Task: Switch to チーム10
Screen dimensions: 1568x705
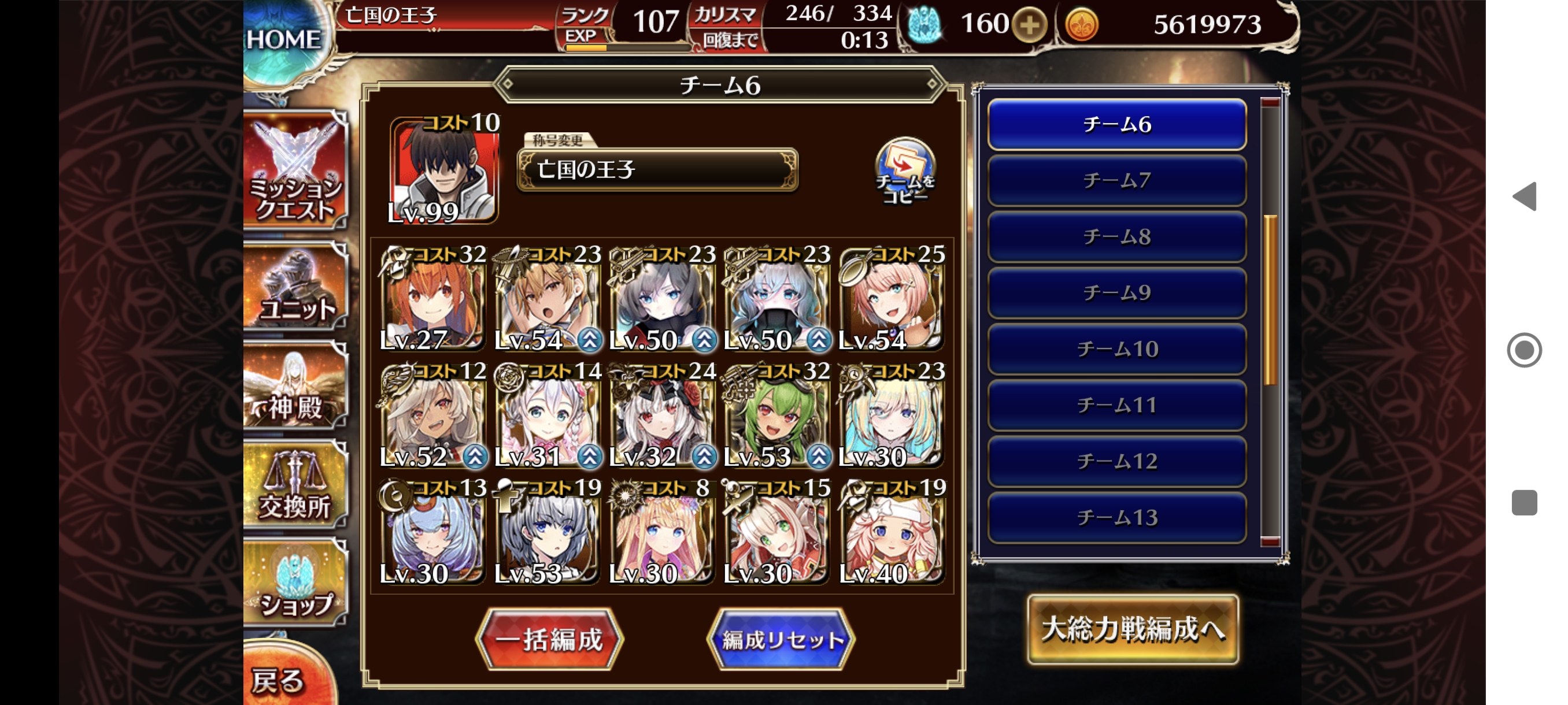Action: (1116, 349)
